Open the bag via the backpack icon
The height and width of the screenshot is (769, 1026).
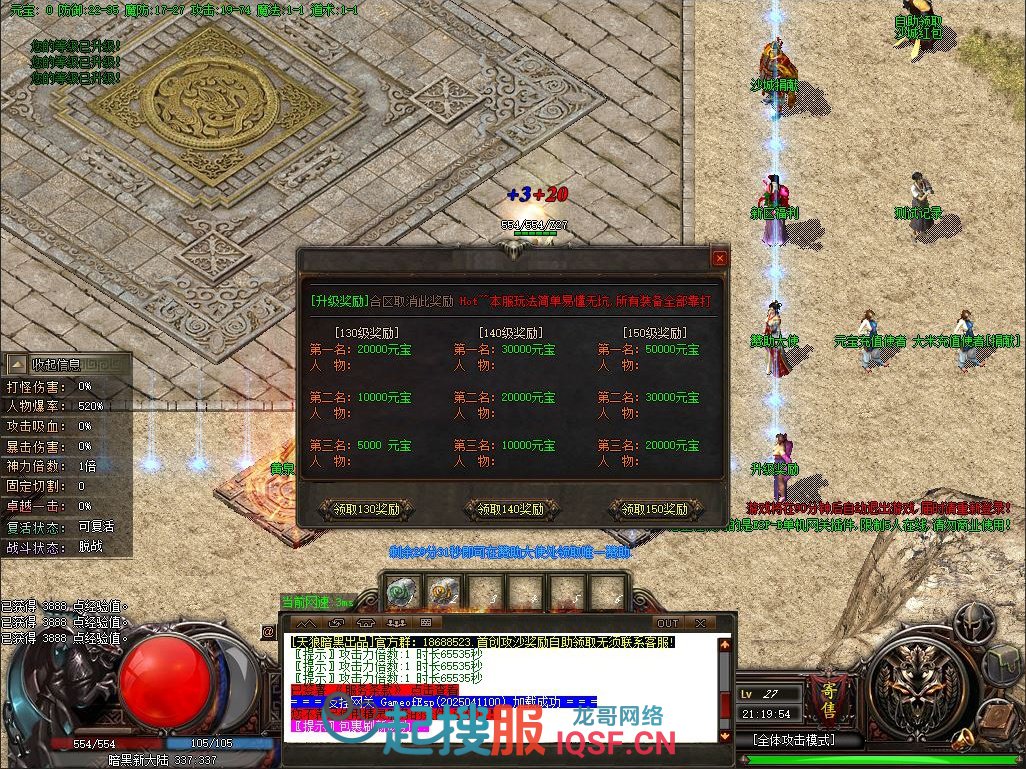pyautogui.click(x=1002, y=665)
